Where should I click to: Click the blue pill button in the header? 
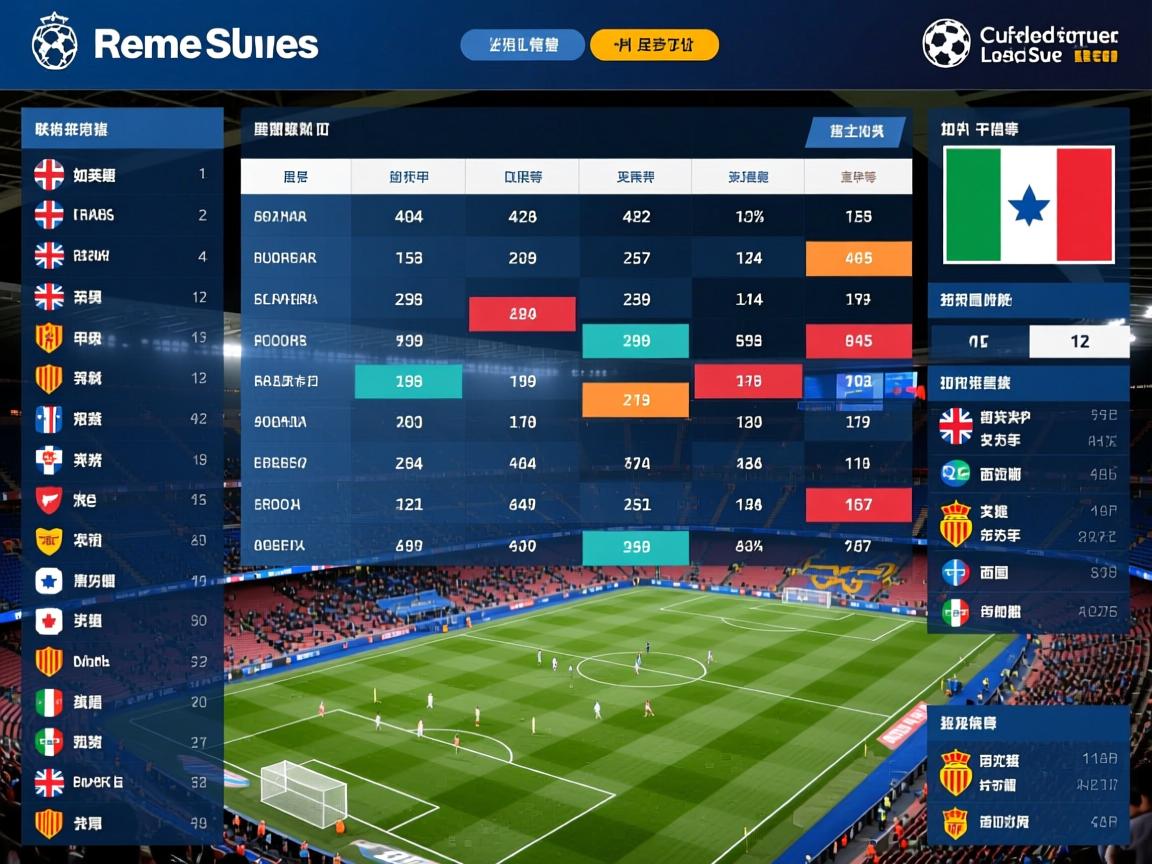tap(522, 45)
